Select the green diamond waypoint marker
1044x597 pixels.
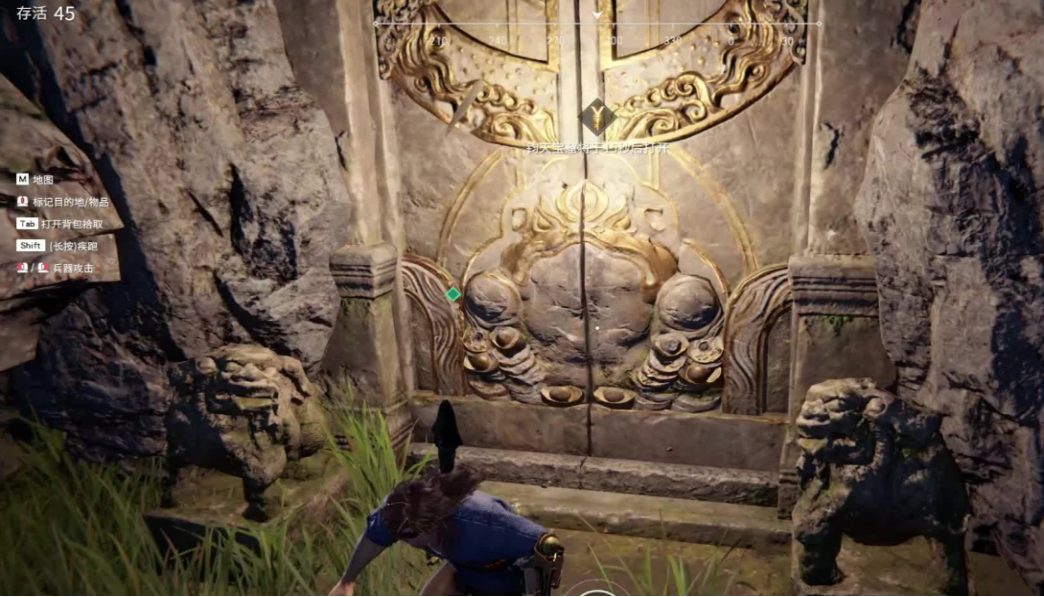[x=453, y=294]
